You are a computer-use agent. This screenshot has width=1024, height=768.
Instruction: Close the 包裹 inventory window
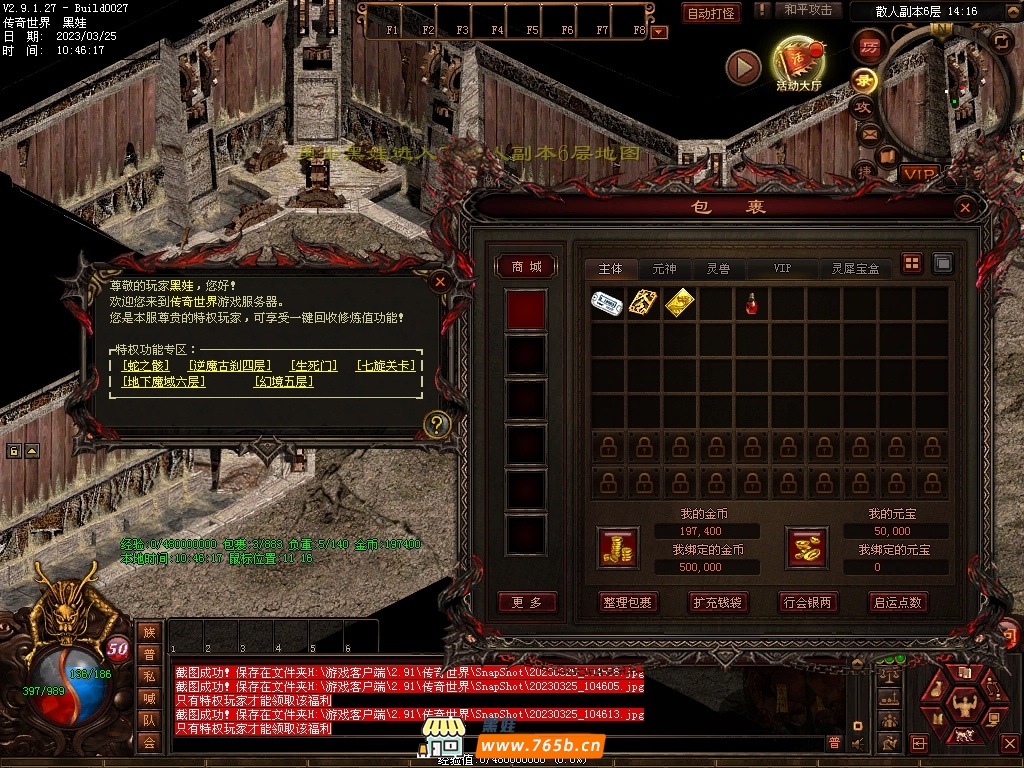point(965,208)
